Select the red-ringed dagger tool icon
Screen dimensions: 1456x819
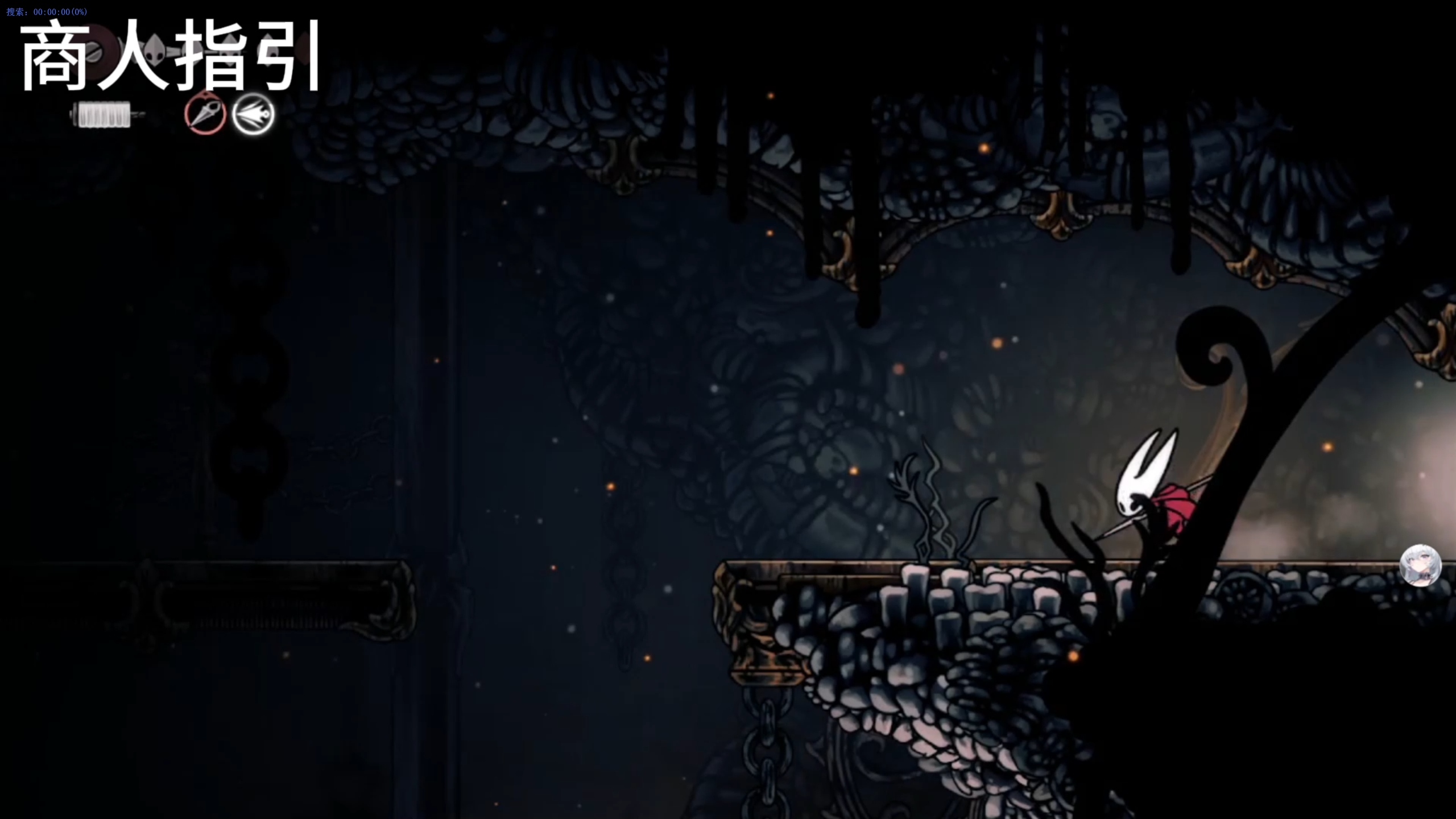click(205, 114)
